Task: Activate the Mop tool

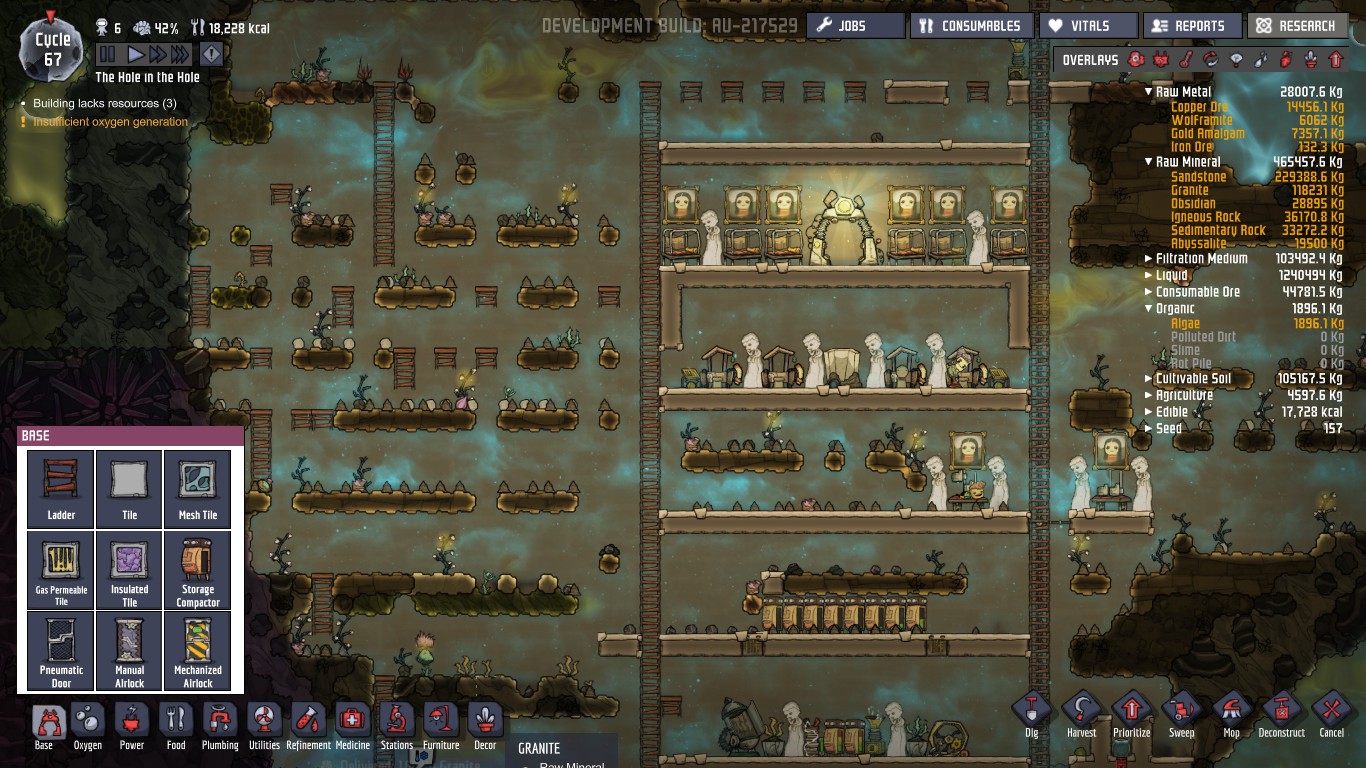Action: coord(1231,715)
